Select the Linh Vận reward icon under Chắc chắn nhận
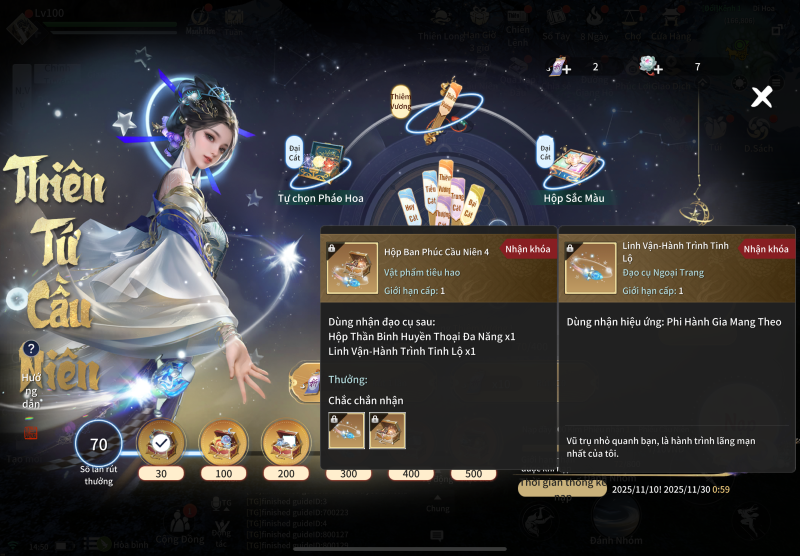The image size is (800, 556). tap(346, 430)
